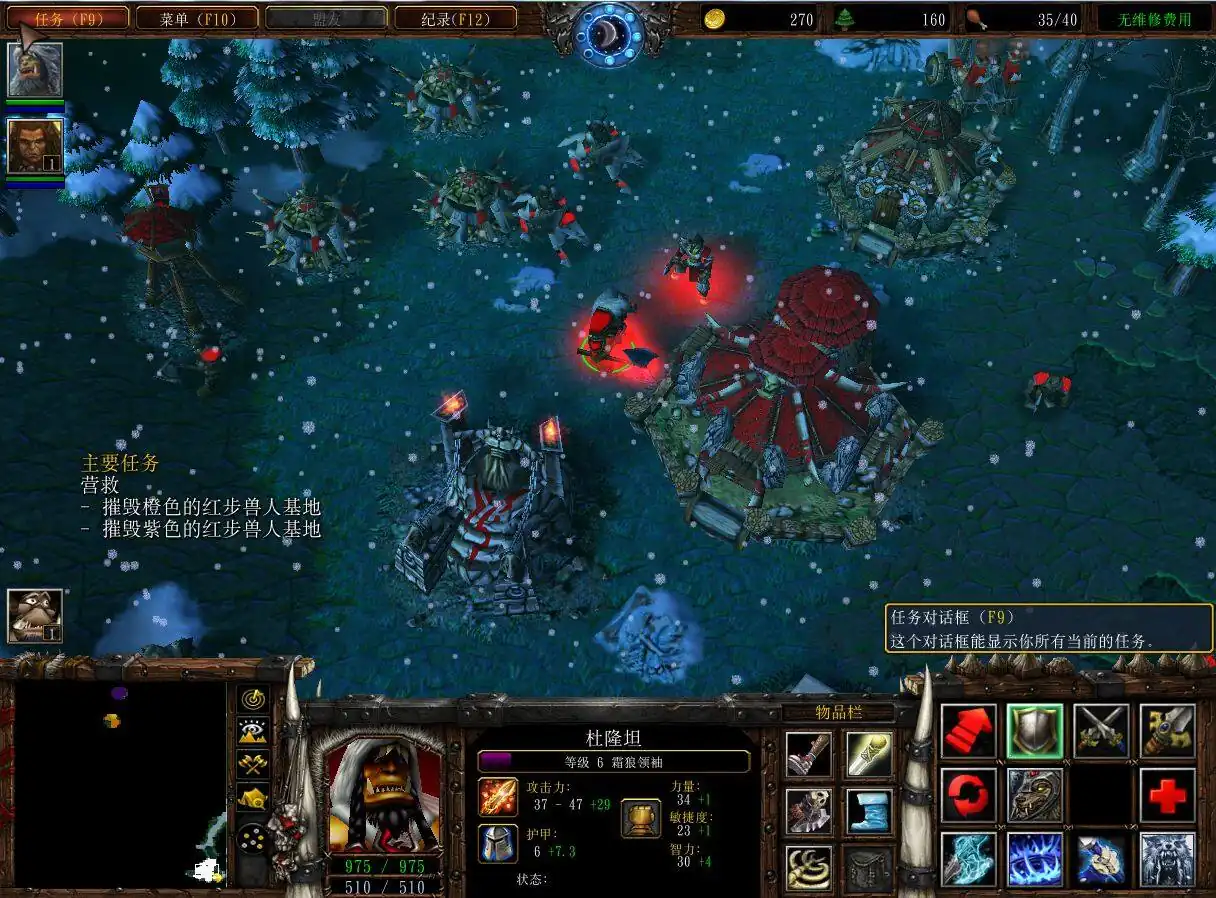Cast the Chain Lightning ability
This screenshot has width=1216, height=898.
pos(968,859)
